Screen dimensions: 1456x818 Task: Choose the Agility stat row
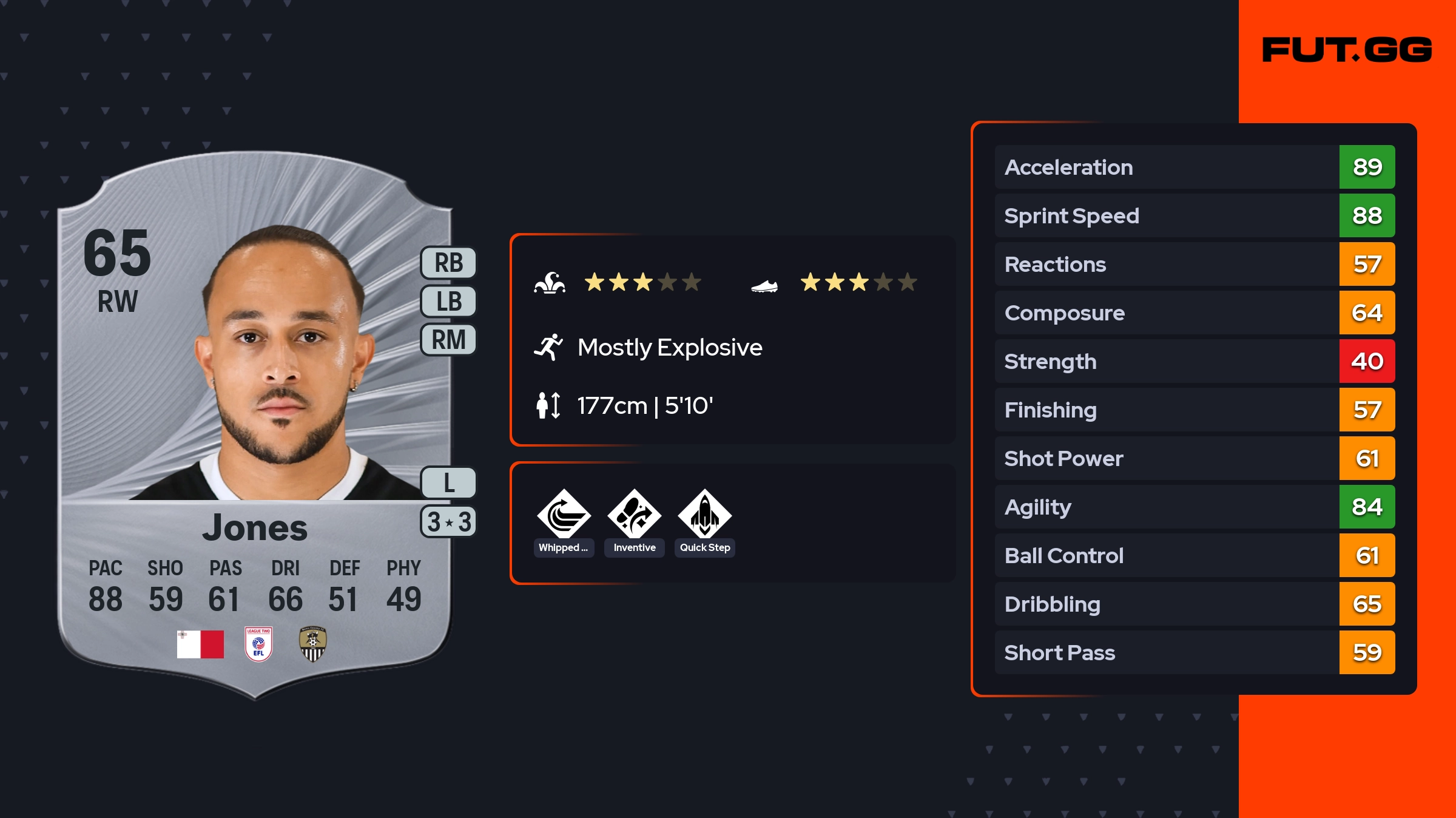1194,507
